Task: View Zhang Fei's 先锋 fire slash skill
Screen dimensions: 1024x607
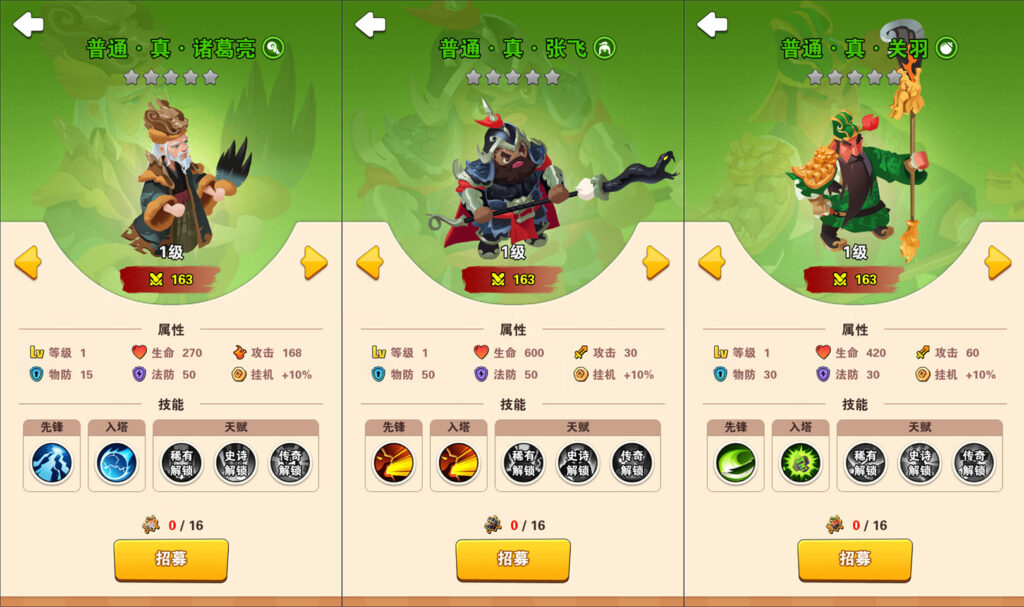Action: click(393, 463)
